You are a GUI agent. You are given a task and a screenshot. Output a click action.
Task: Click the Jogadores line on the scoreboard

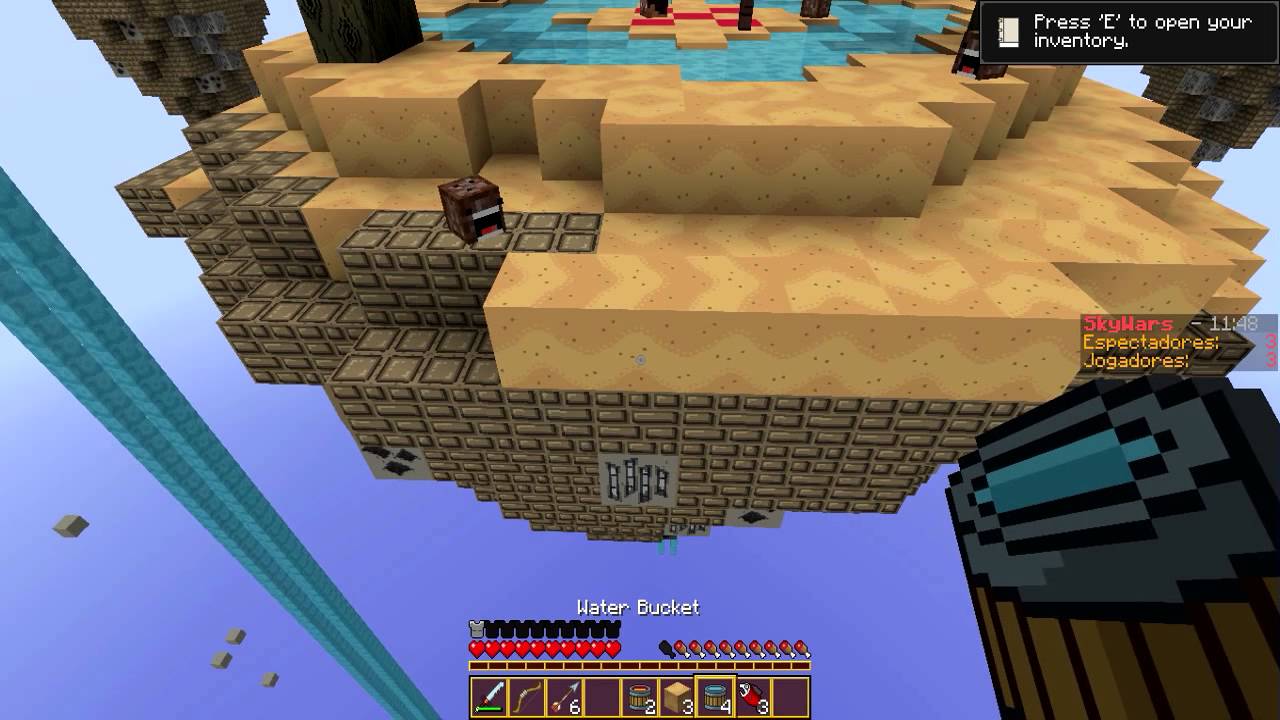pyautogui.click(x=1136, y=361)
